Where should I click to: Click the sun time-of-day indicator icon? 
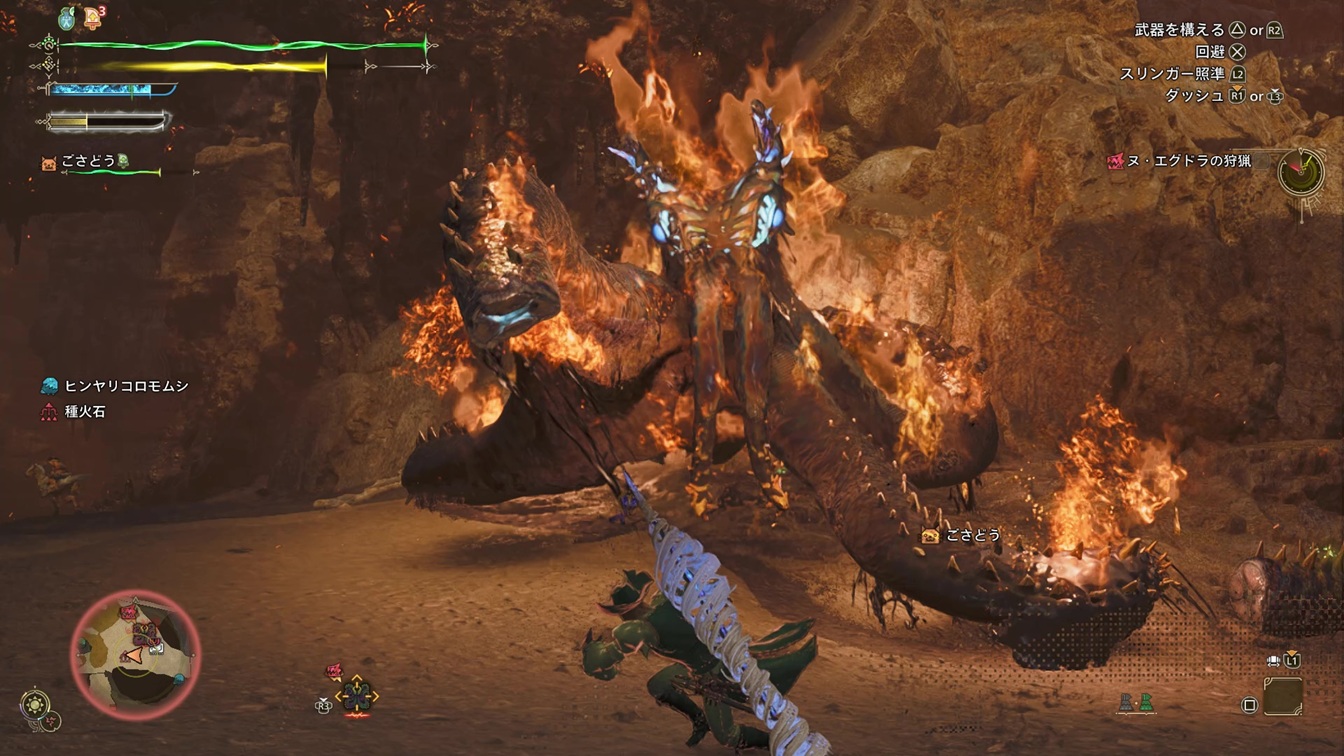[x=37, y=704]
